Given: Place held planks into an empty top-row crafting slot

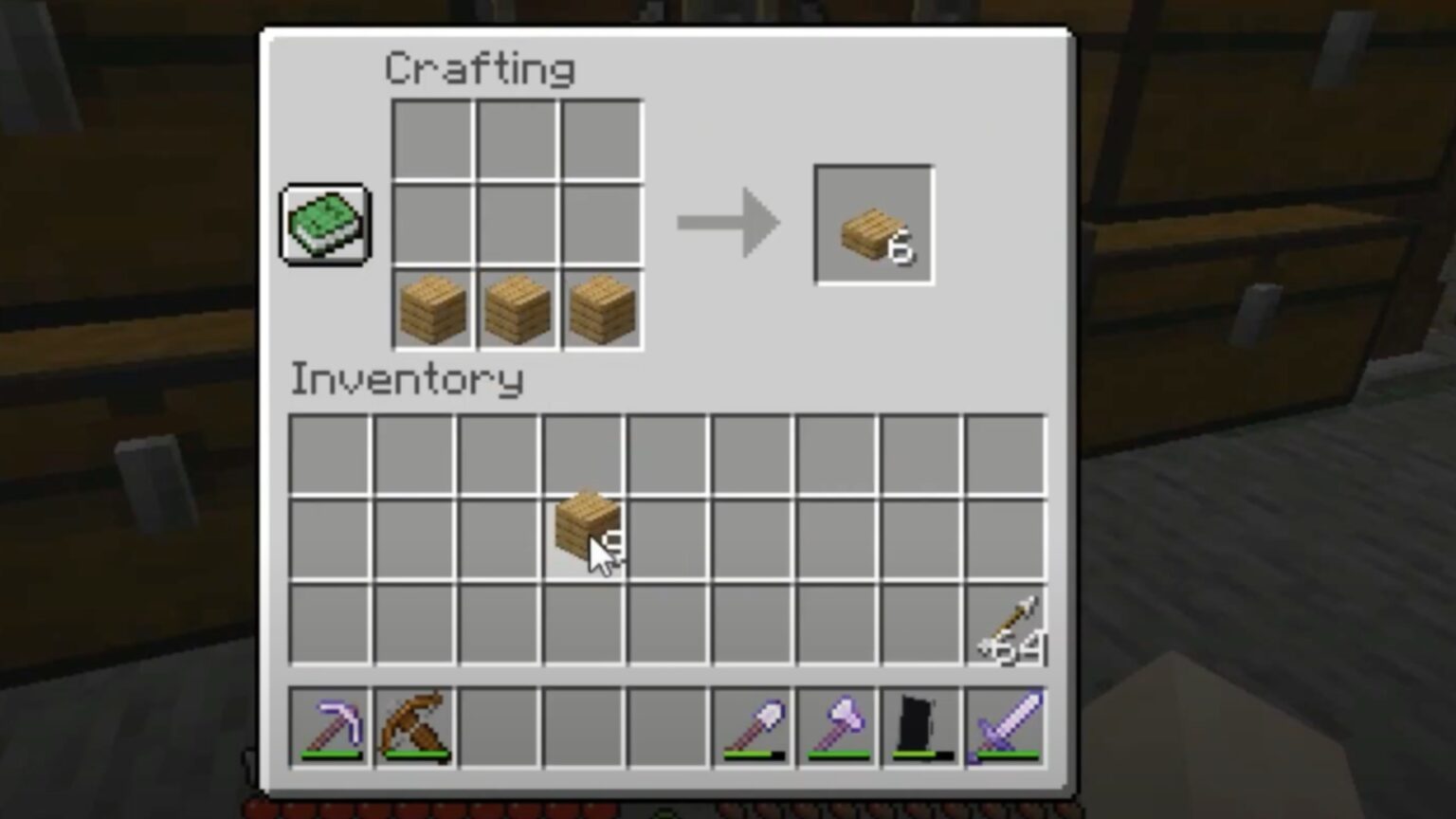Looking at the screenshot, I should point(432,140).
